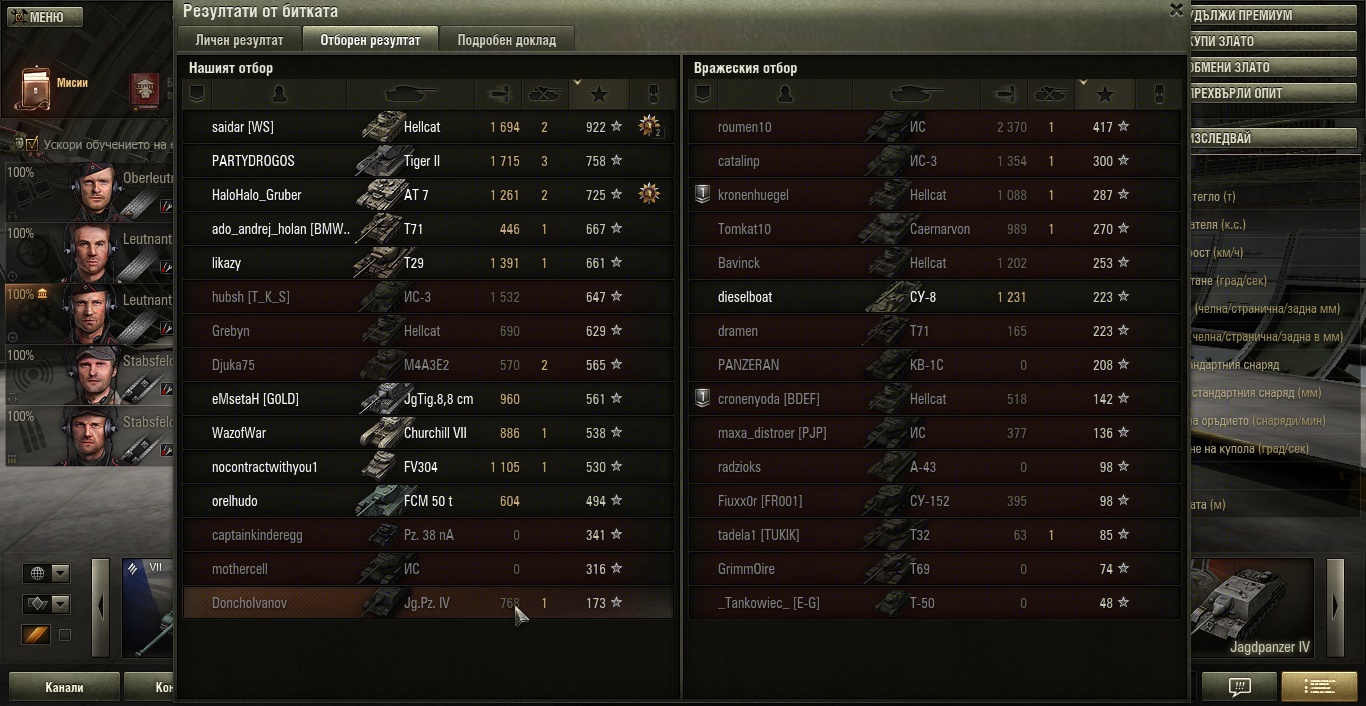
Task: Click the chat message icon button
Action: coord(1239,687)
